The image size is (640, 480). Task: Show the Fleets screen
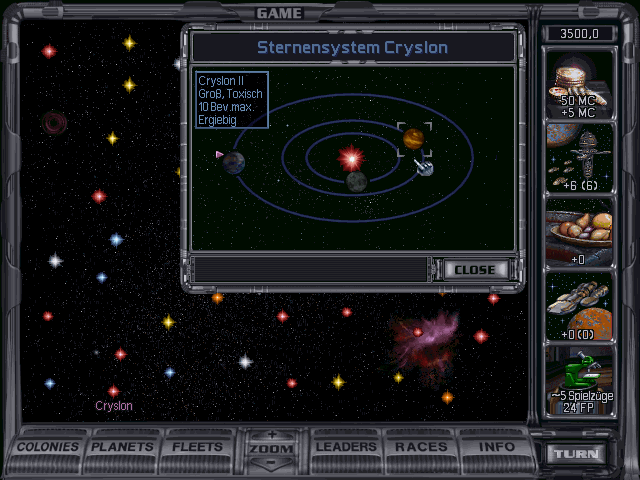(198, 447)
